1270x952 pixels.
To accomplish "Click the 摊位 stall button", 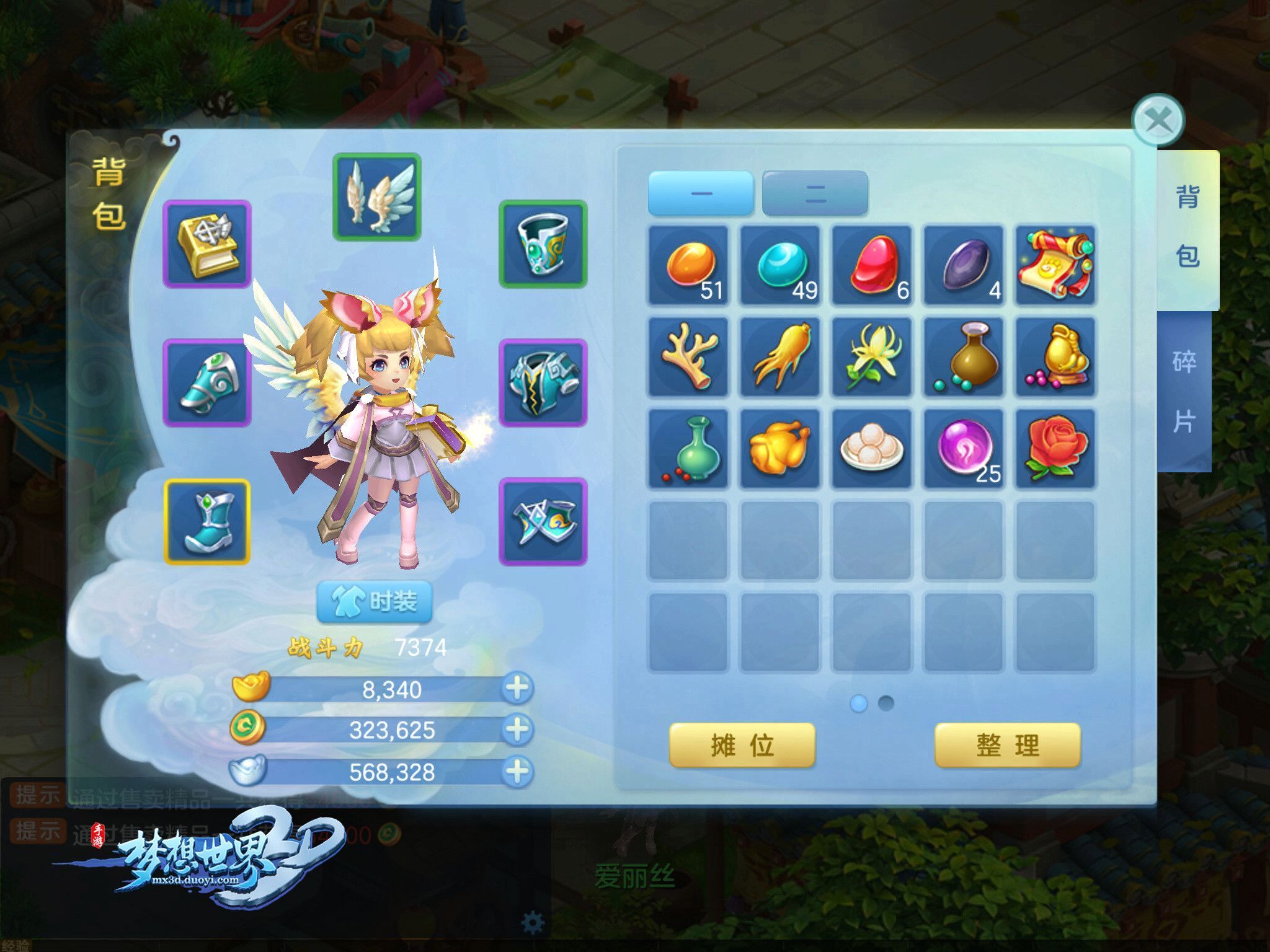I will tap(742, 745).
